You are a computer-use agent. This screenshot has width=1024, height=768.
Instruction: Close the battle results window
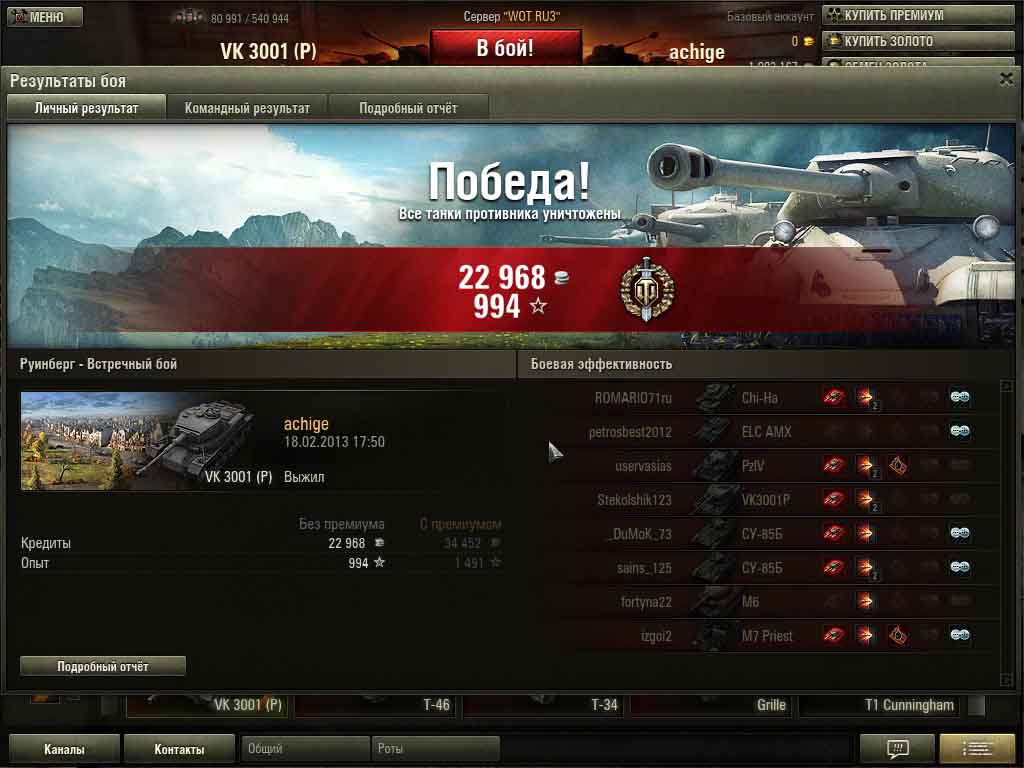(1006, 79)
